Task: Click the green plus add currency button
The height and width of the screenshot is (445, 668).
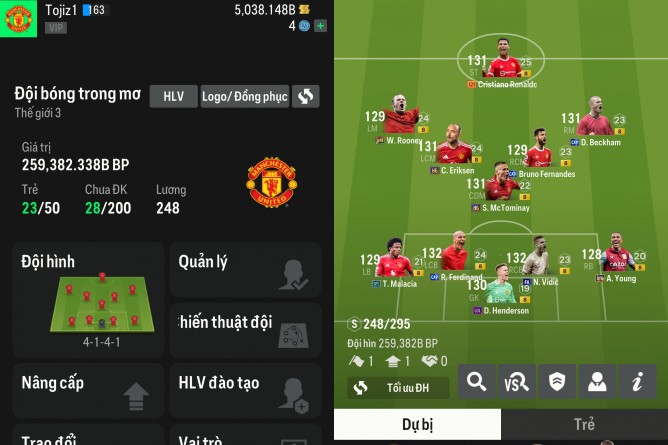Action: click(320, 26)
